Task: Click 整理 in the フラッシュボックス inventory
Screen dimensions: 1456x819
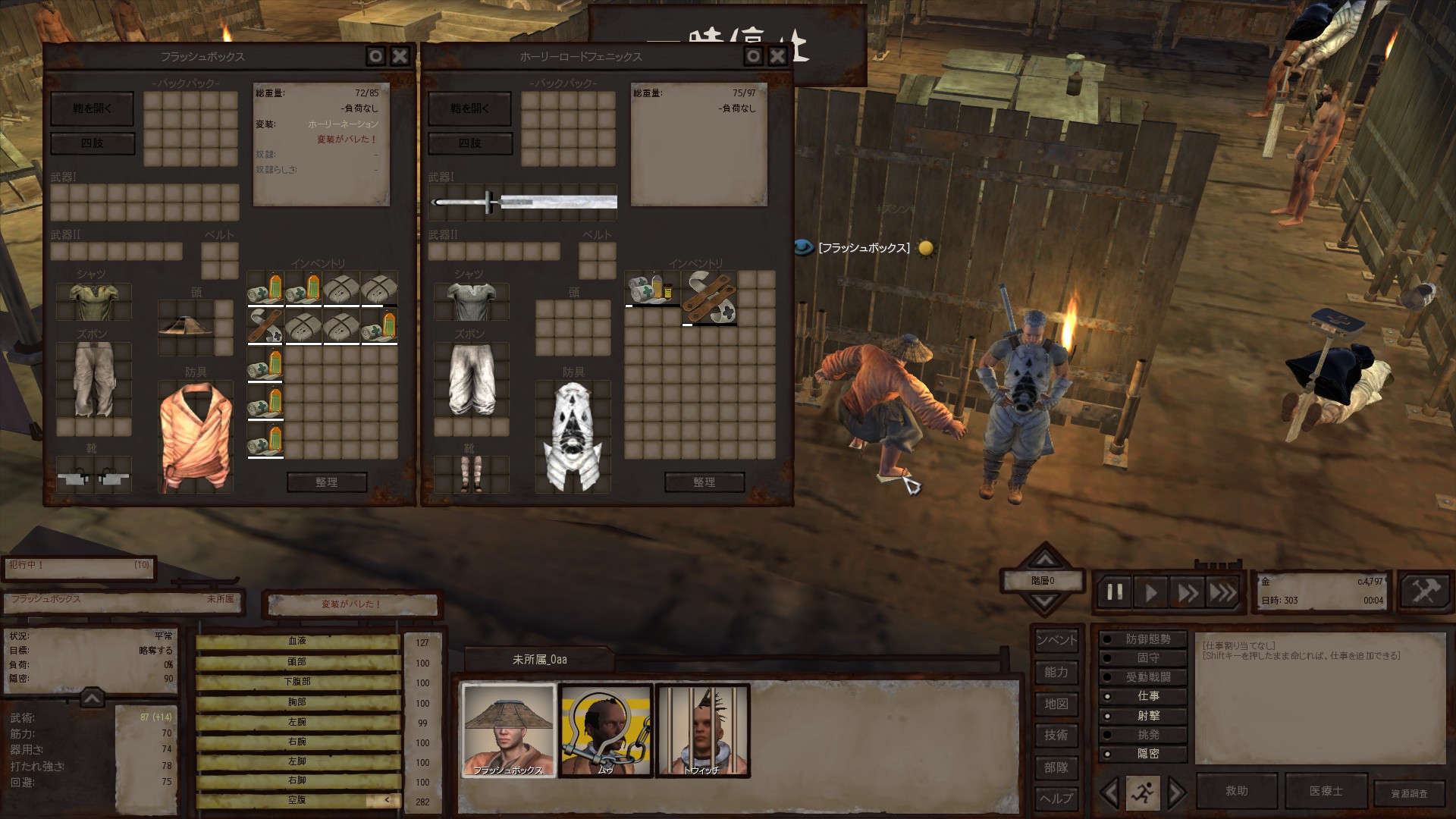Action: coord(327,482)
